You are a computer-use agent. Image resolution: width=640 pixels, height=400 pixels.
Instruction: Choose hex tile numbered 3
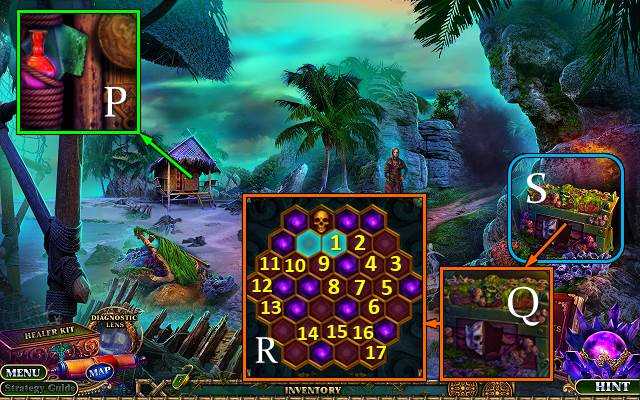397,264
